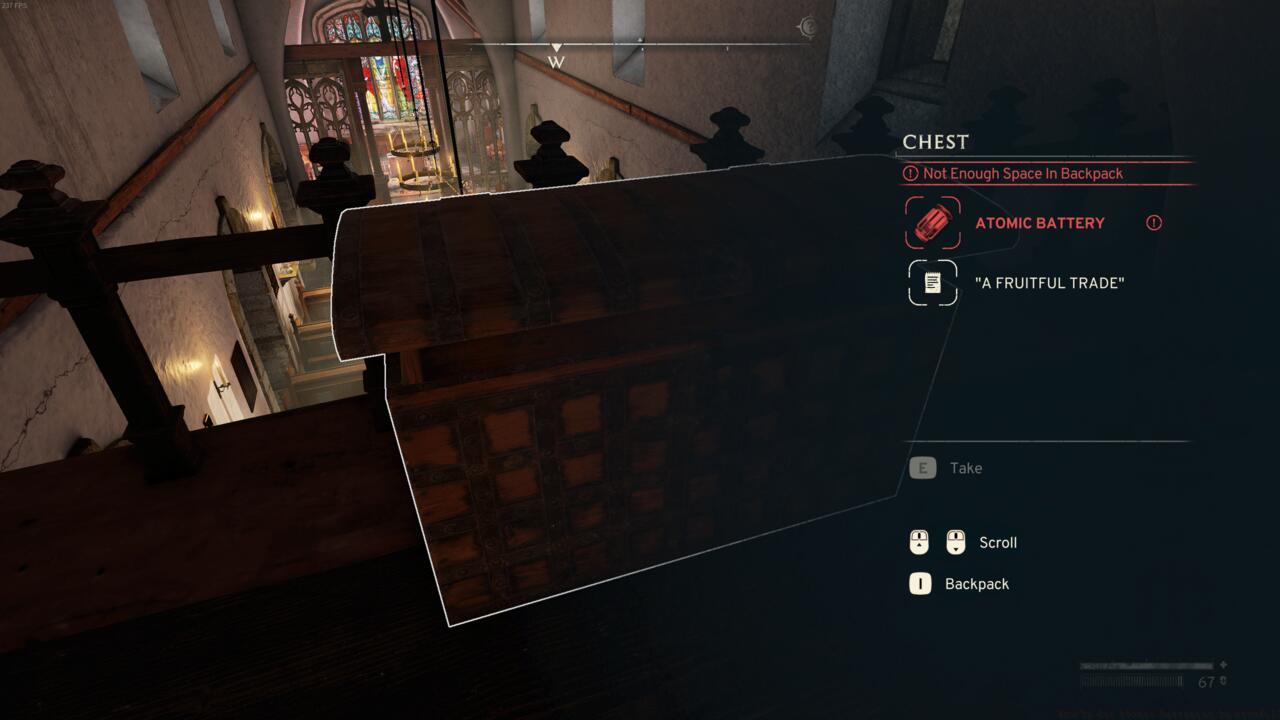Click the scroll-up mouse wheel icon
Screen dimensions: 1280x720
(921, 542)
